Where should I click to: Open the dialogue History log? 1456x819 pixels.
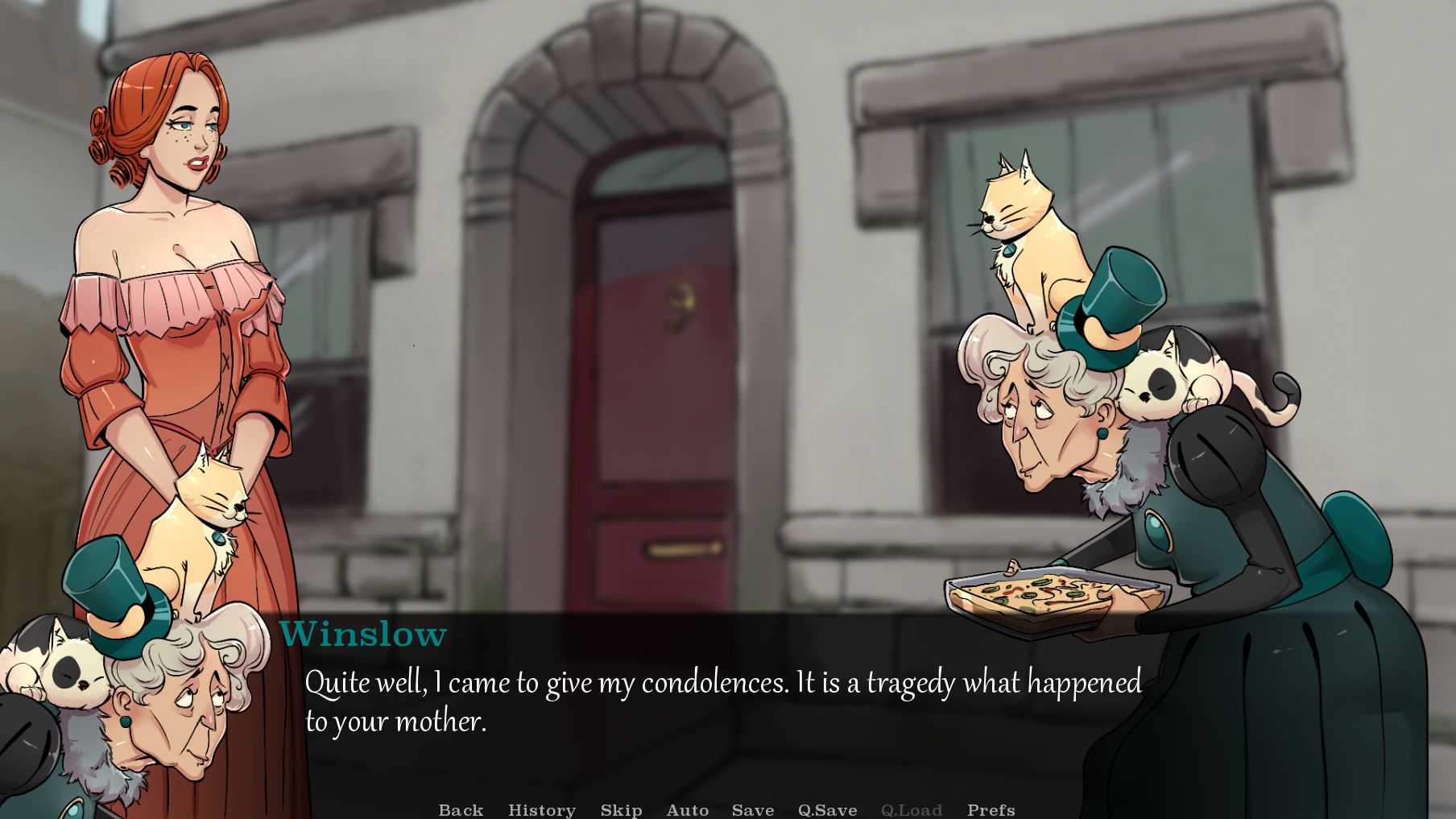(x=541, y=809)
